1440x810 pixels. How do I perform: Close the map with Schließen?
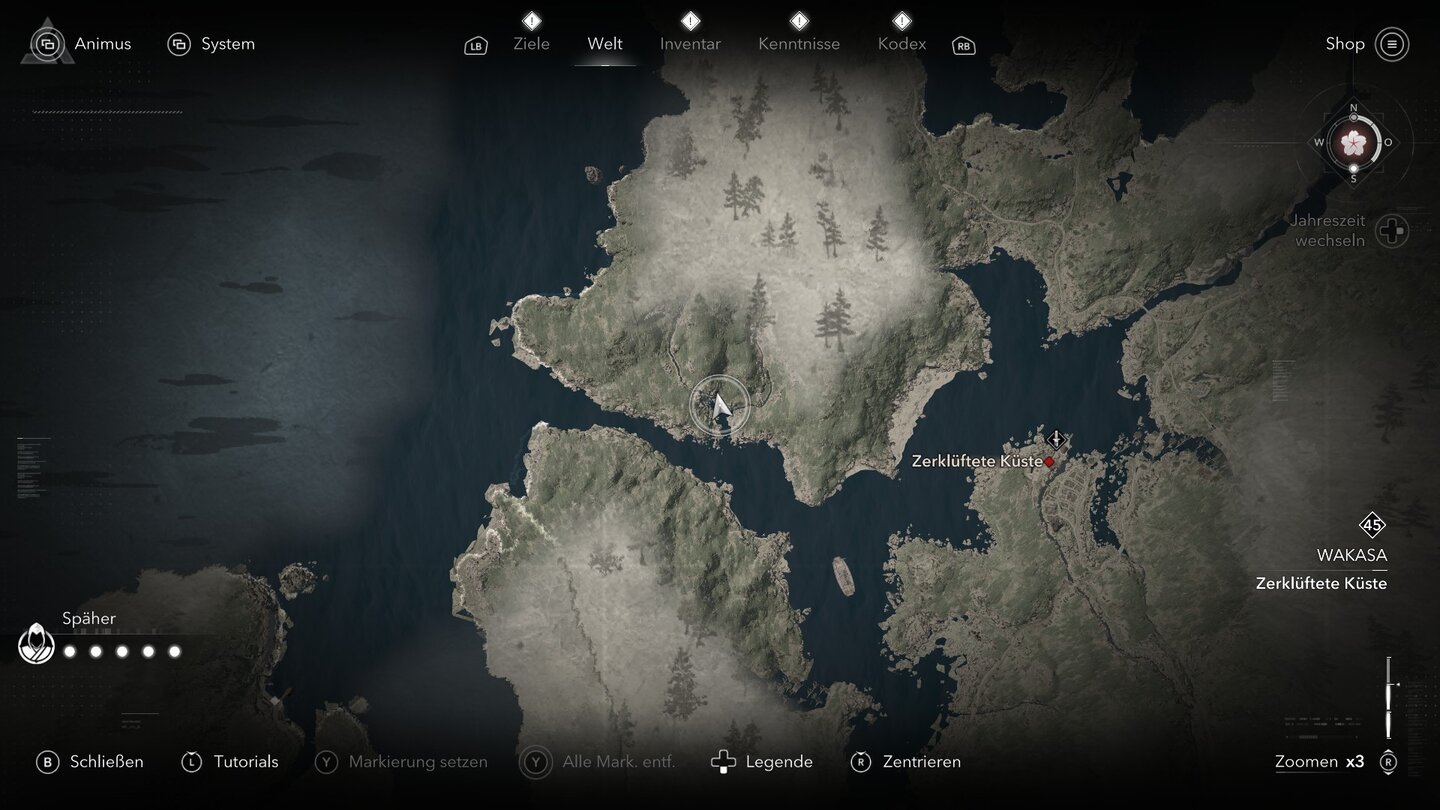[90, 762]
